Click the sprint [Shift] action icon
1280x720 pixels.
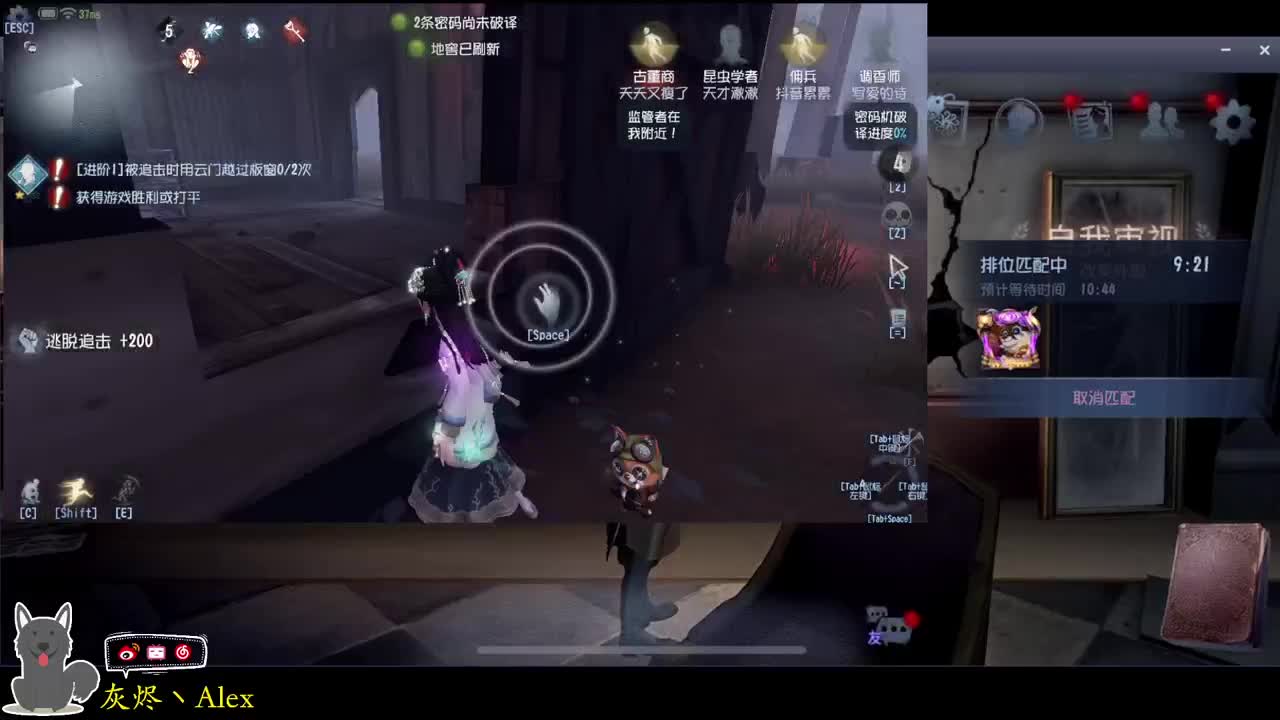(78, 491)
